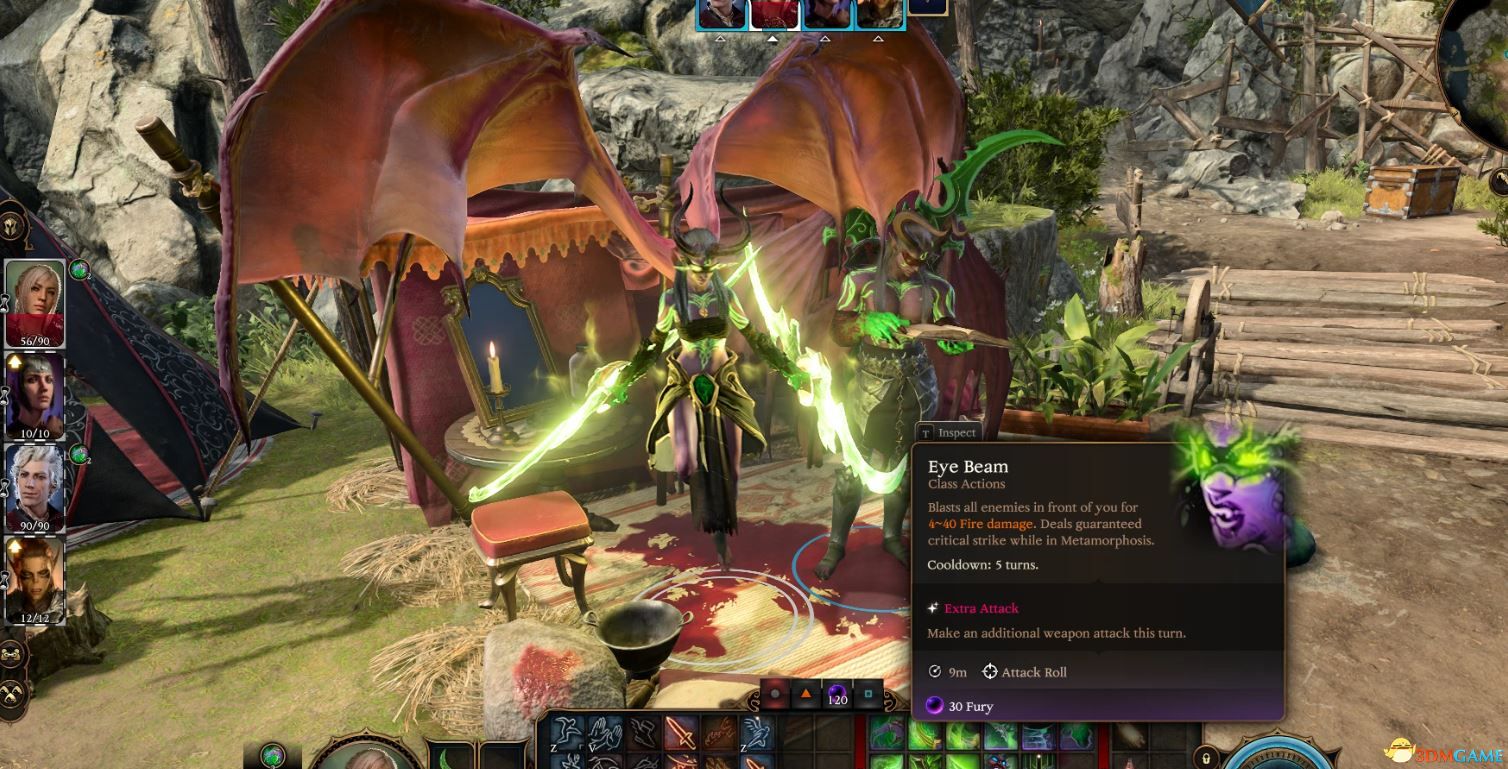Select the purple-hooded companion portrait

(35, 393)
